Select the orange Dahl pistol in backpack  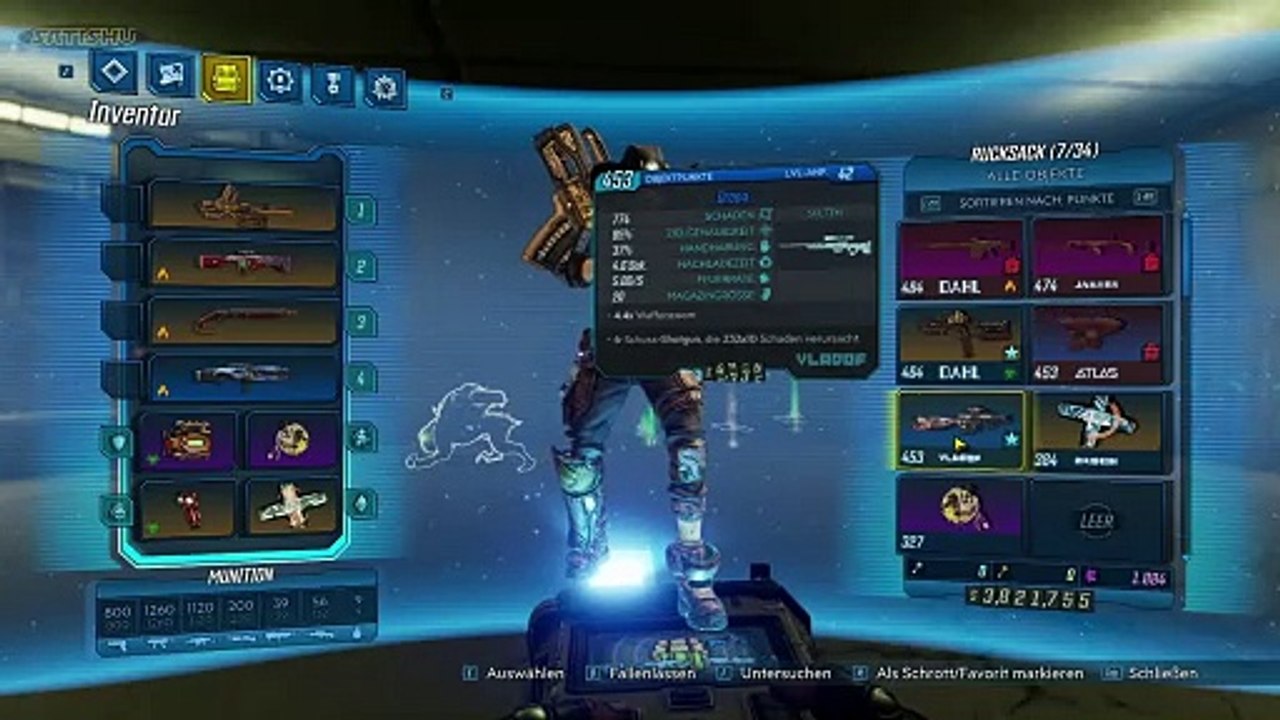pos(960,343)
